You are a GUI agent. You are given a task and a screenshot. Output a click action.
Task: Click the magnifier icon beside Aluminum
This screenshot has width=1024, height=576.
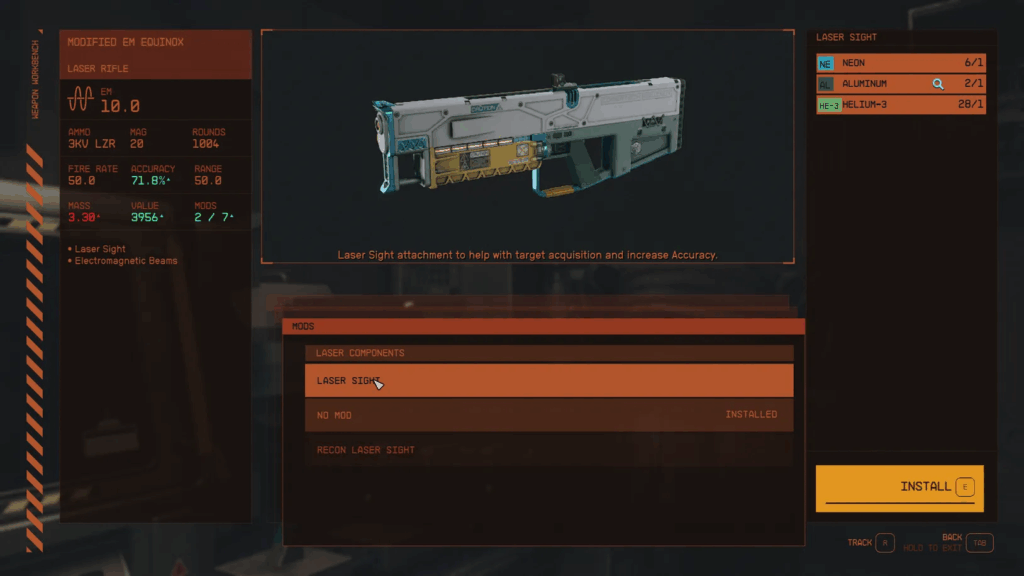coord(938,84)
